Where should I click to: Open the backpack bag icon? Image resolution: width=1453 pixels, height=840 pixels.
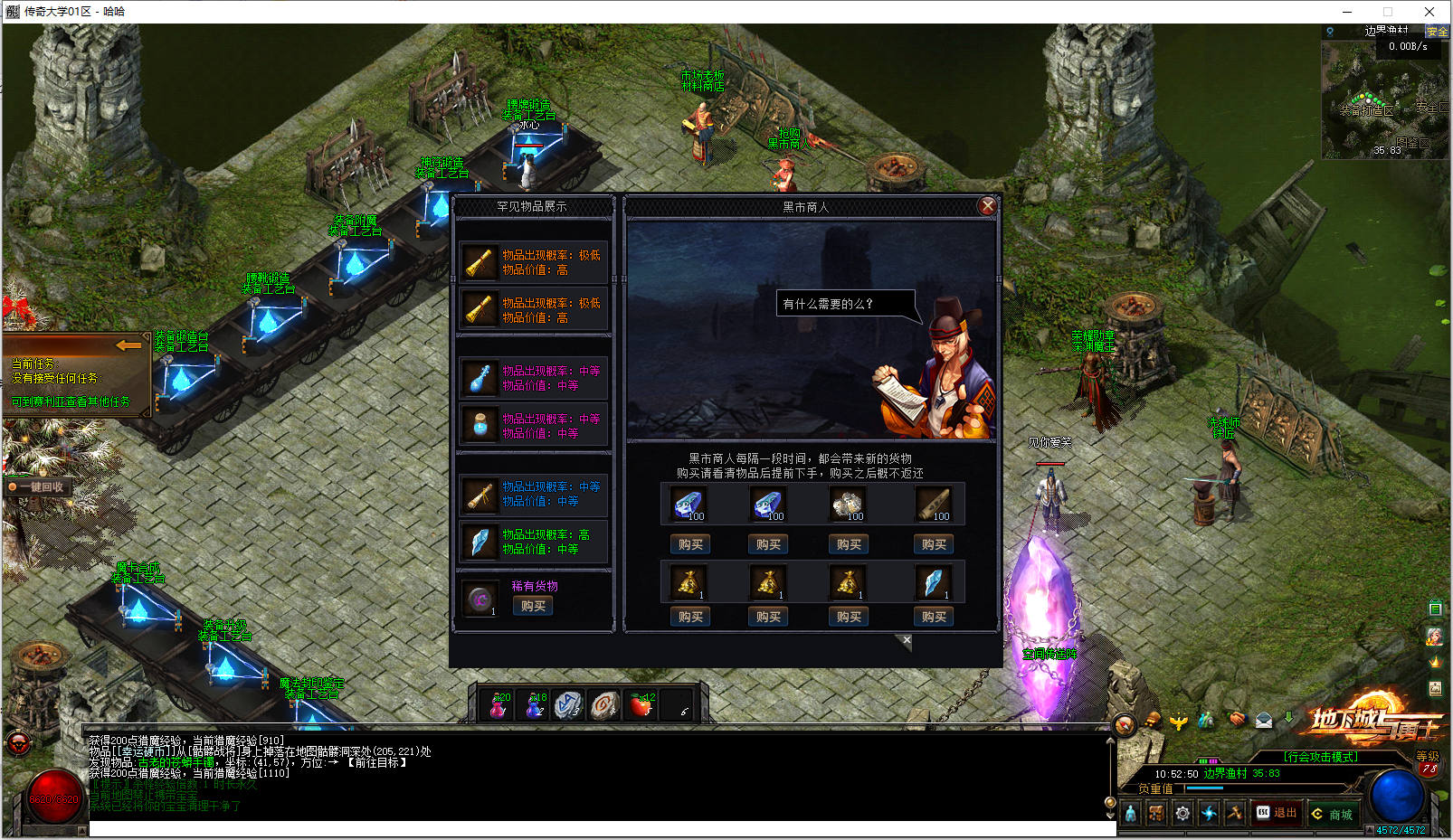pos(1156,813)
